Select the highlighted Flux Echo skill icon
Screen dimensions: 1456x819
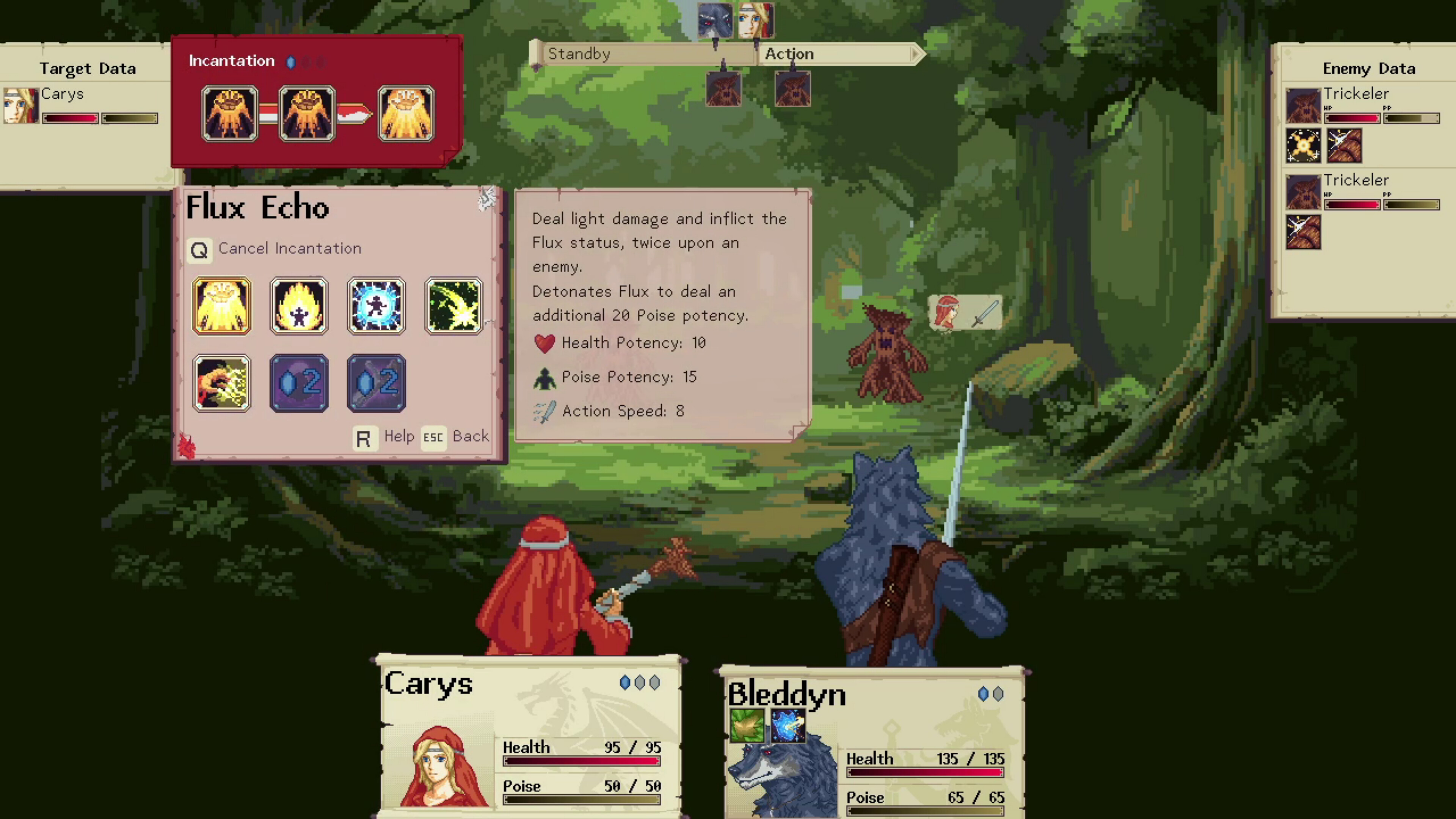tap(221, 305)
